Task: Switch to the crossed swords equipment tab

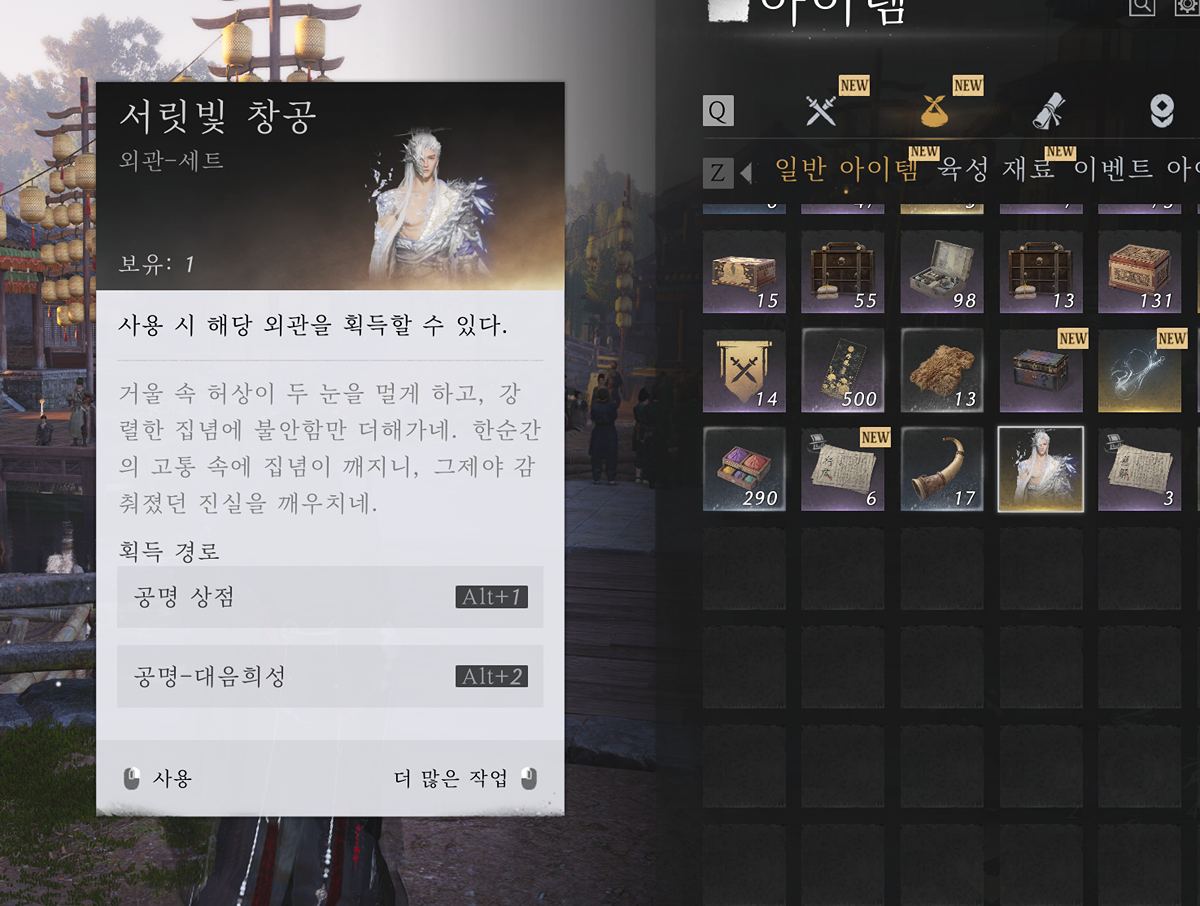Action: (821, 110)
